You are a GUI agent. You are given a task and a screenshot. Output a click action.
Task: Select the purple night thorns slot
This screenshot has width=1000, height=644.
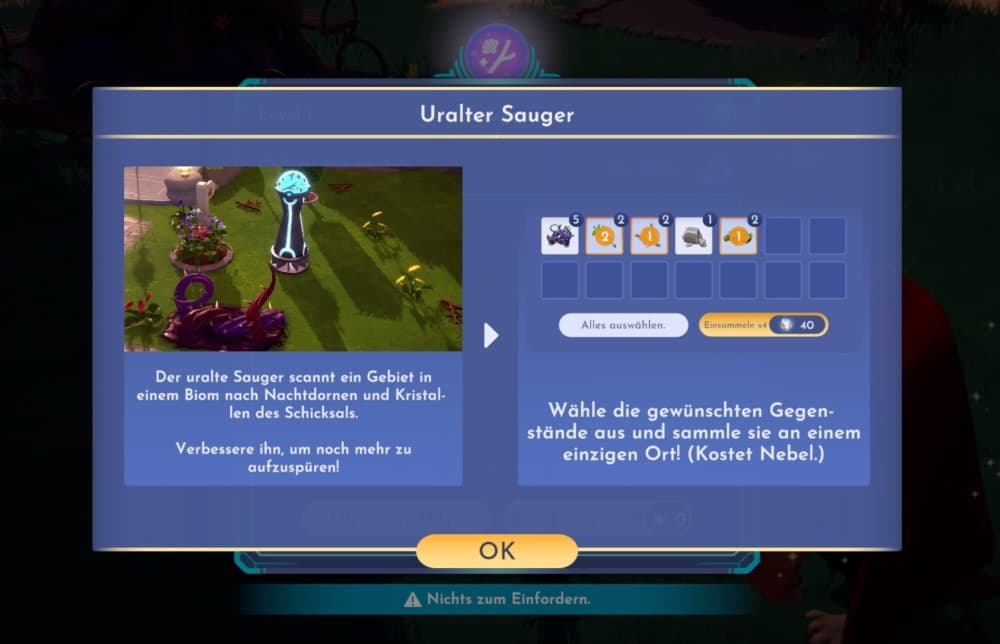click(x=560, y=236)
